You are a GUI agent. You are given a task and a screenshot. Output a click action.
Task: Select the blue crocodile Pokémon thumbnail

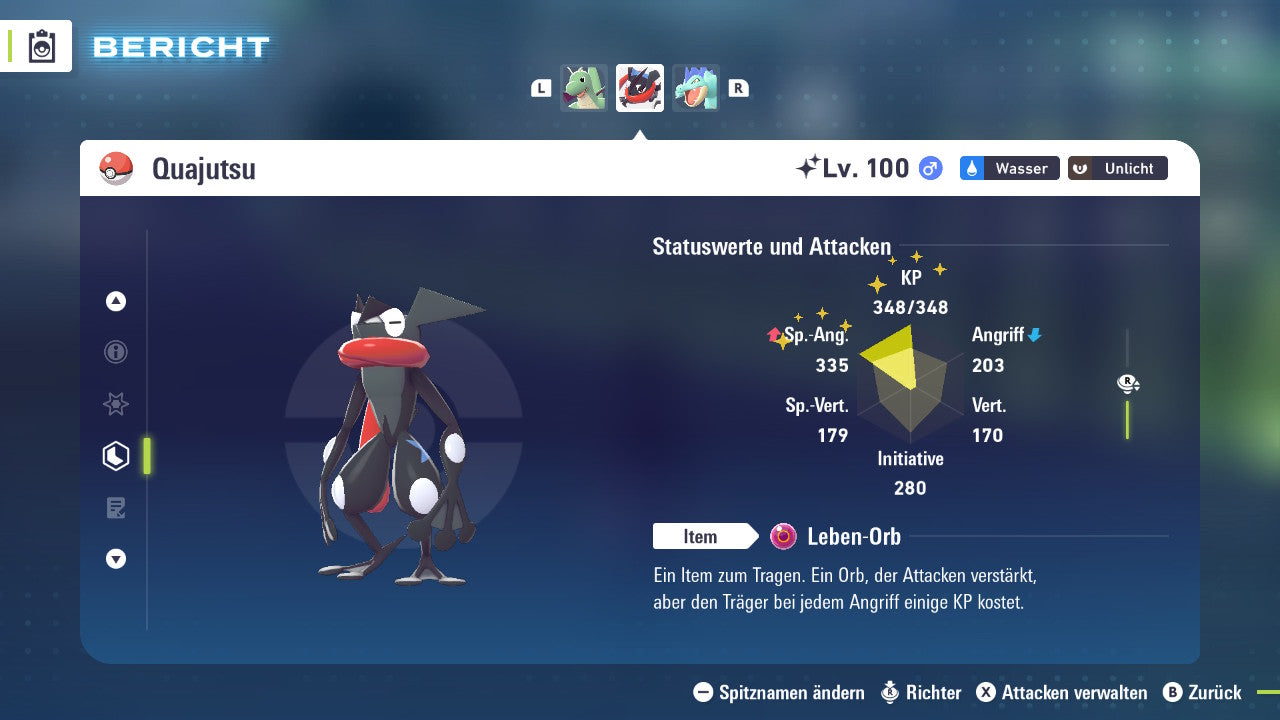(x=696, y=88)
